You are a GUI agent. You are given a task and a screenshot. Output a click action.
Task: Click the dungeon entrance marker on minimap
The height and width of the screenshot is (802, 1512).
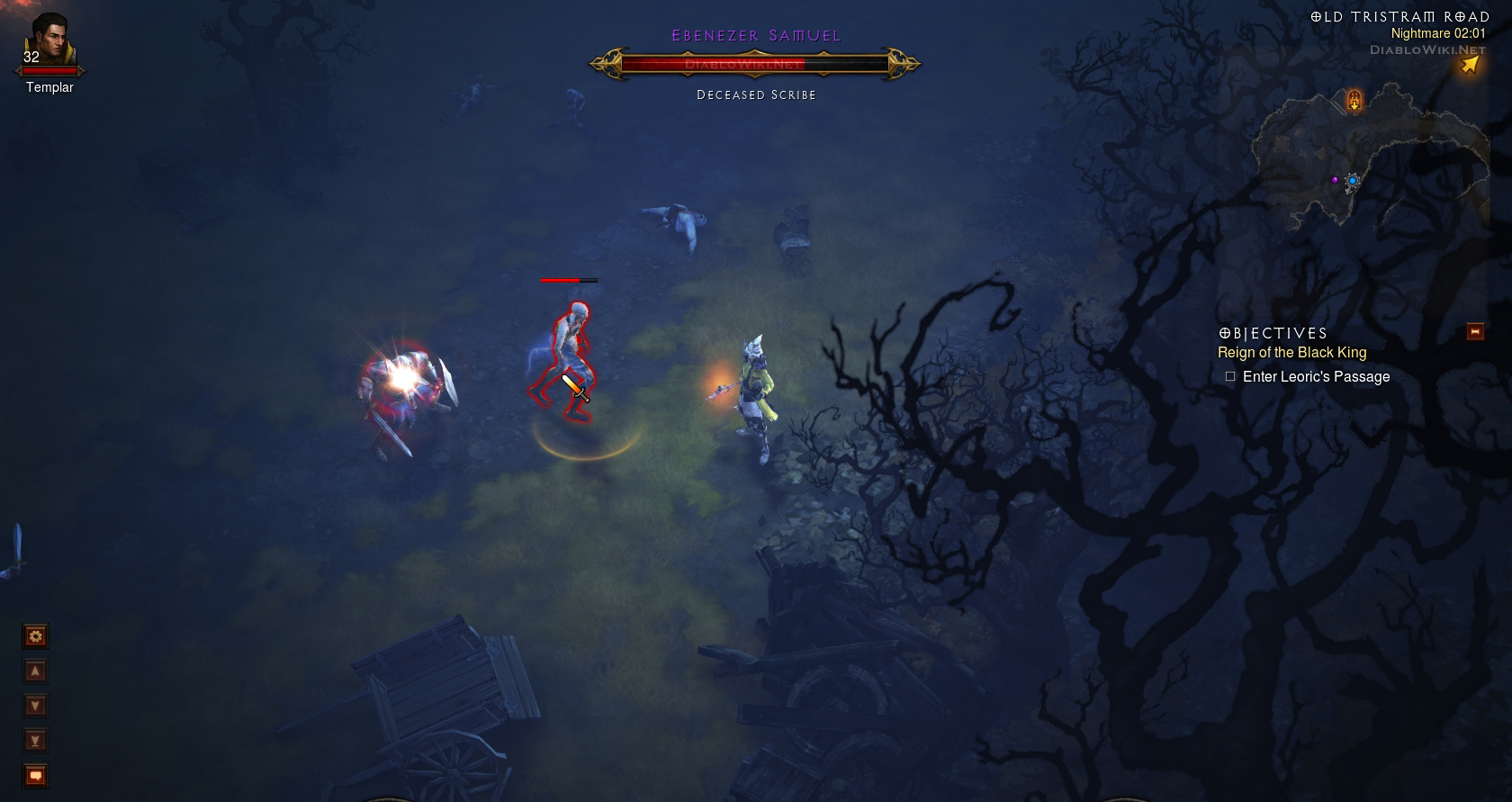click(x=1354, y=100)
